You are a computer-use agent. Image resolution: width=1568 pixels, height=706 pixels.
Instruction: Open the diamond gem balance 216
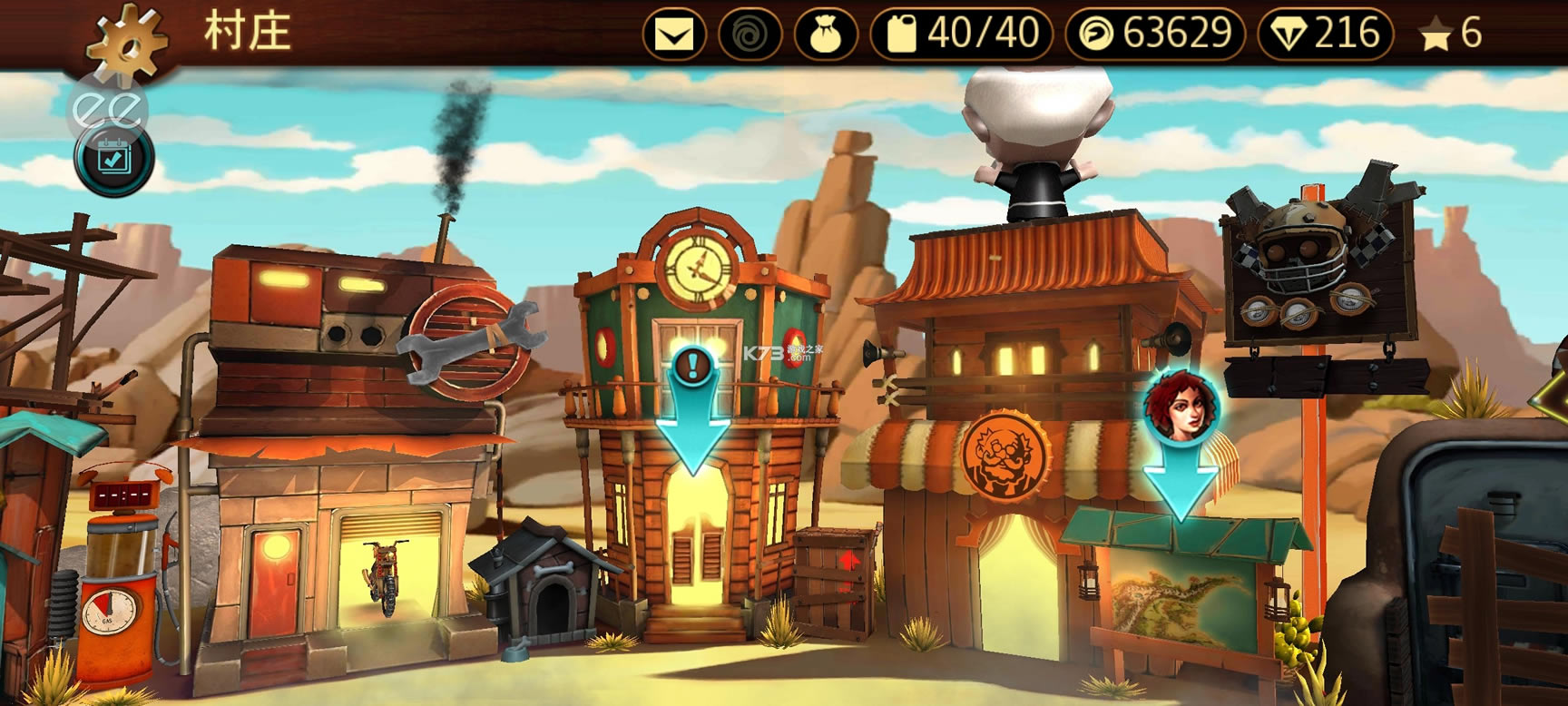[1325, 34]
